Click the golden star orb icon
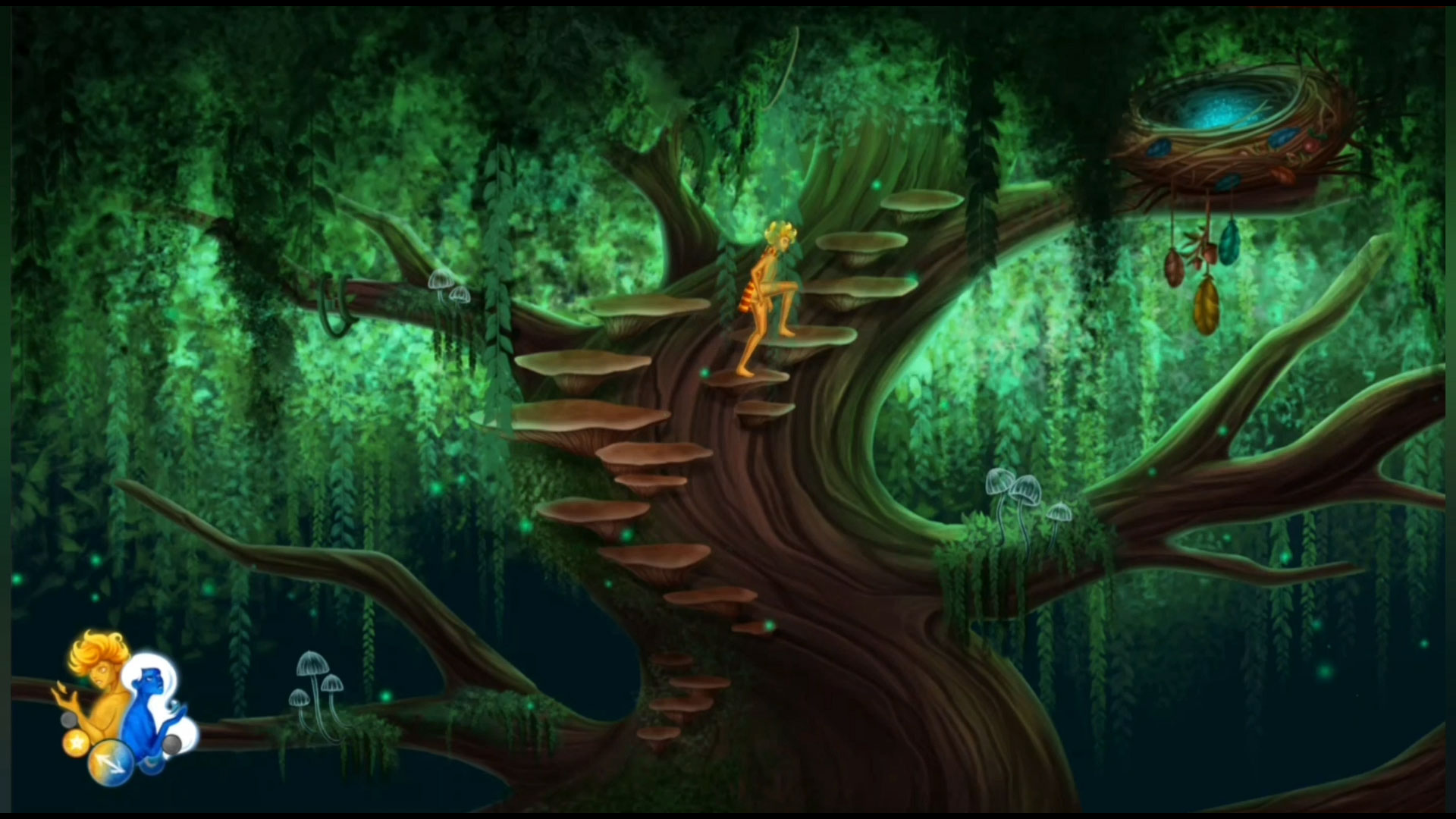This screenshot has height=819, width=1456. (x=75, y=745)
